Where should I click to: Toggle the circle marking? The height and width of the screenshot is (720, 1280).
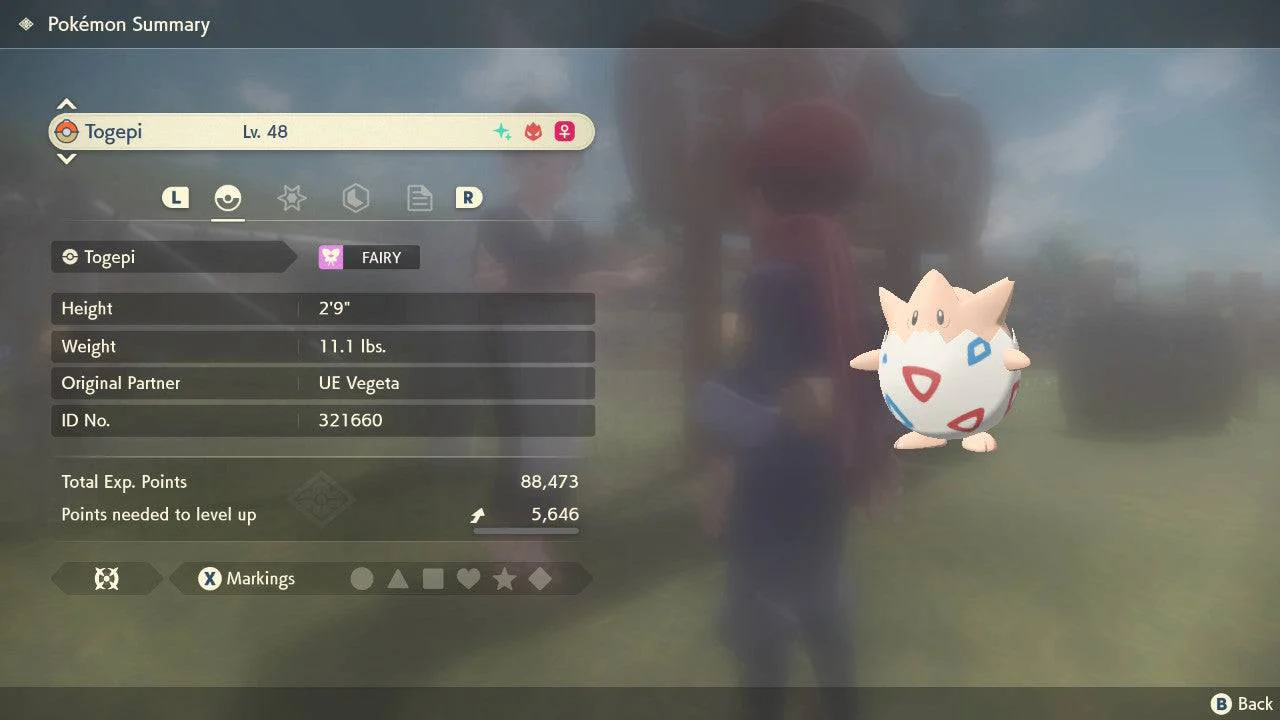pyautogui.click(x=362, y=579)
